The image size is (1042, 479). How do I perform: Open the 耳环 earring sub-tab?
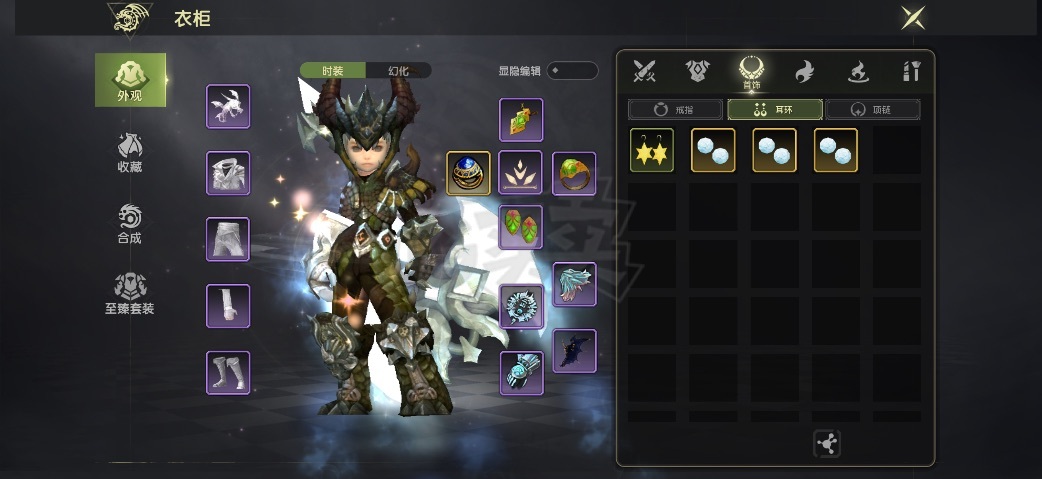[775, 109]
